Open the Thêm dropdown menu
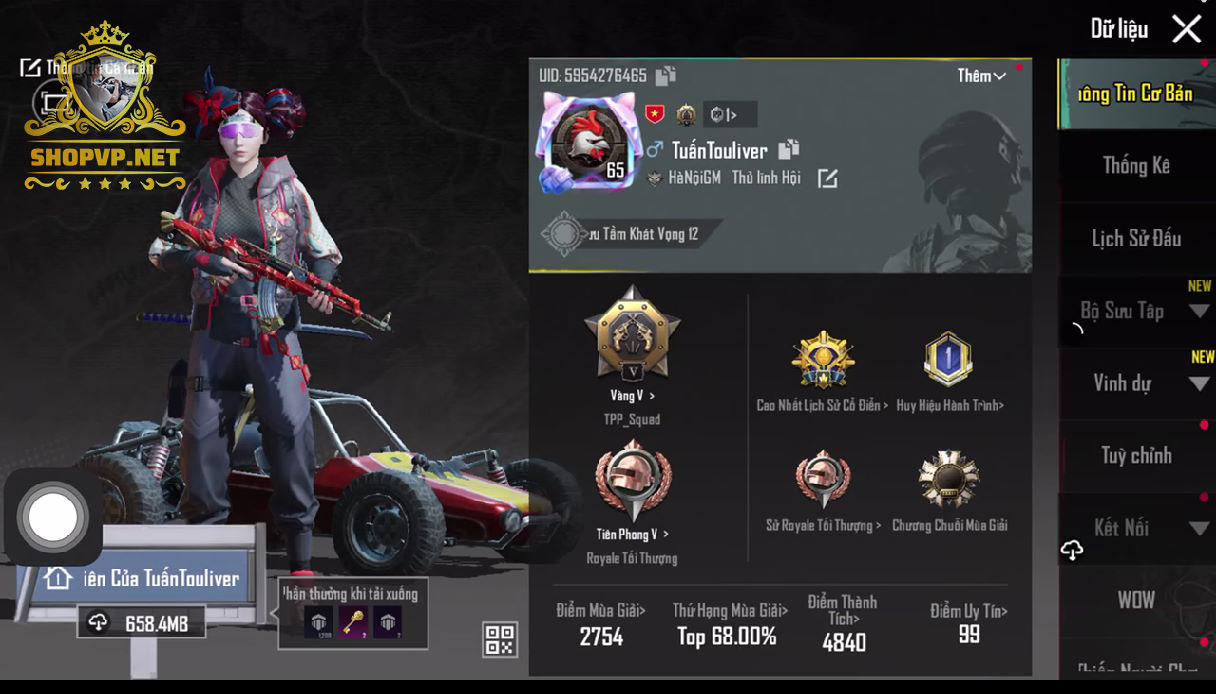This screenshot has width=1216, height=694. 981,76
